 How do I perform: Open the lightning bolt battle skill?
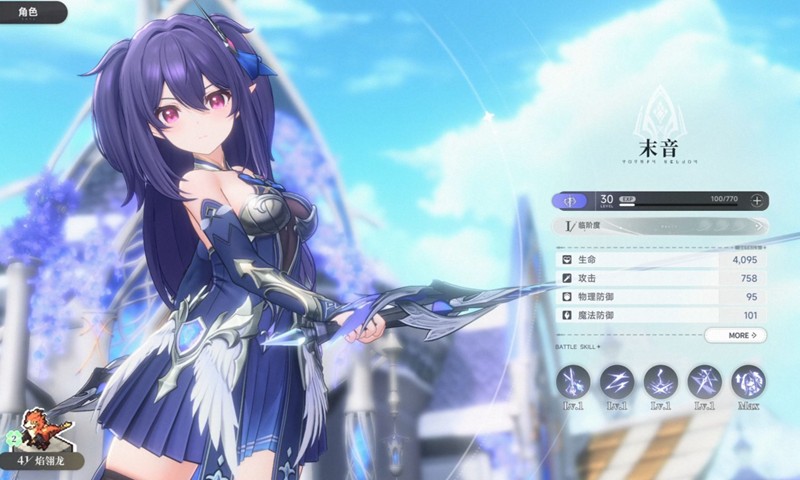pyautogui.click(x=617, y=382)
